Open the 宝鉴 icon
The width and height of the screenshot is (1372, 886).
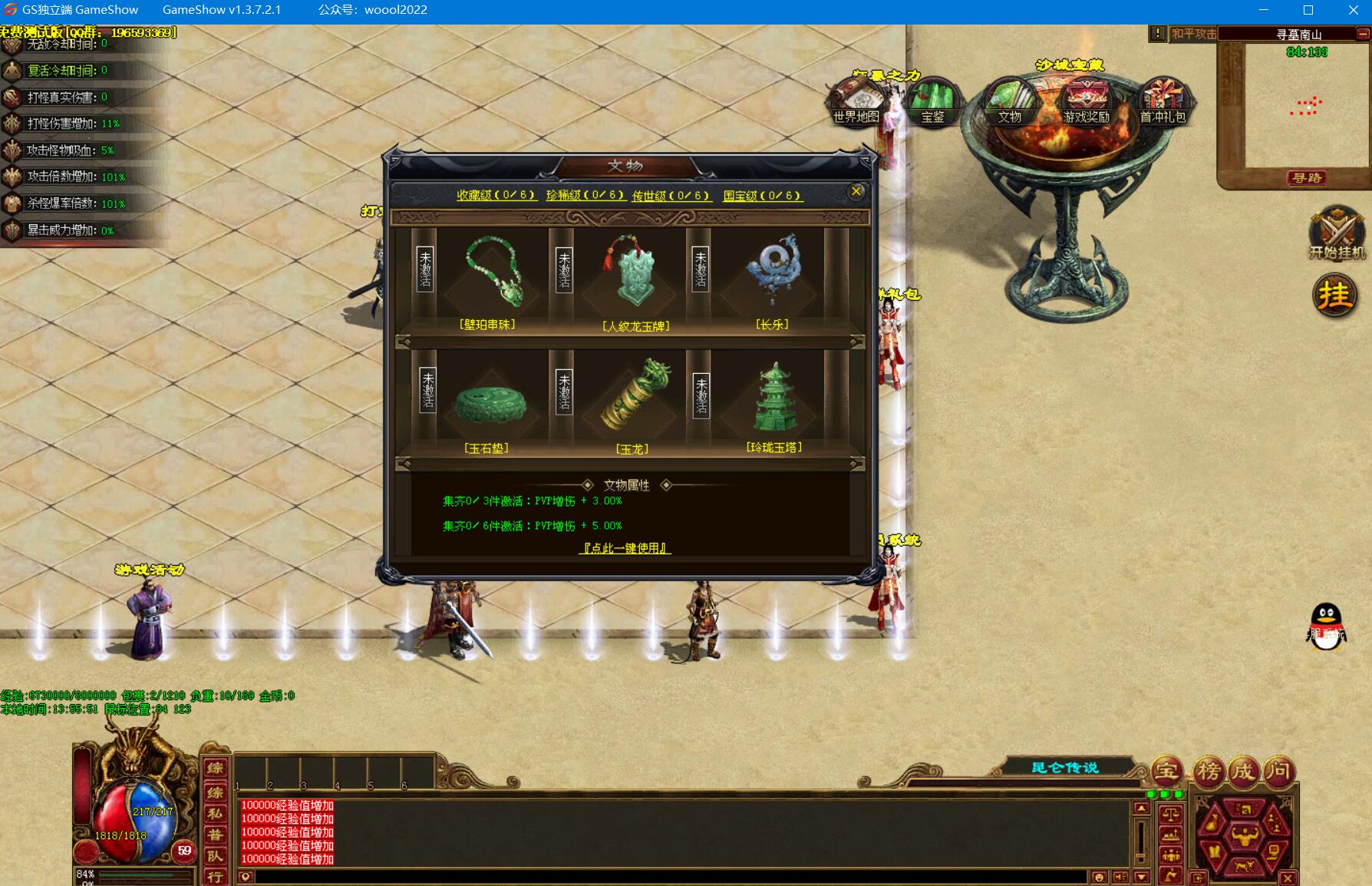coord(932,102)
